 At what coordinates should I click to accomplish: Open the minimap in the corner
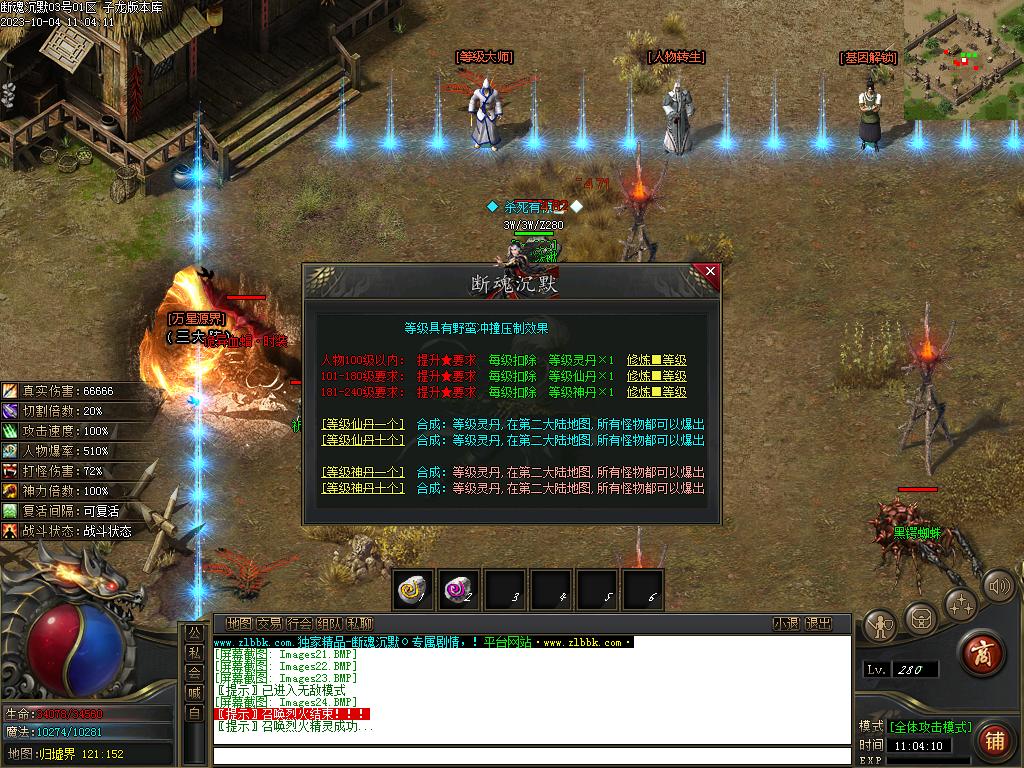coord(963,60)
